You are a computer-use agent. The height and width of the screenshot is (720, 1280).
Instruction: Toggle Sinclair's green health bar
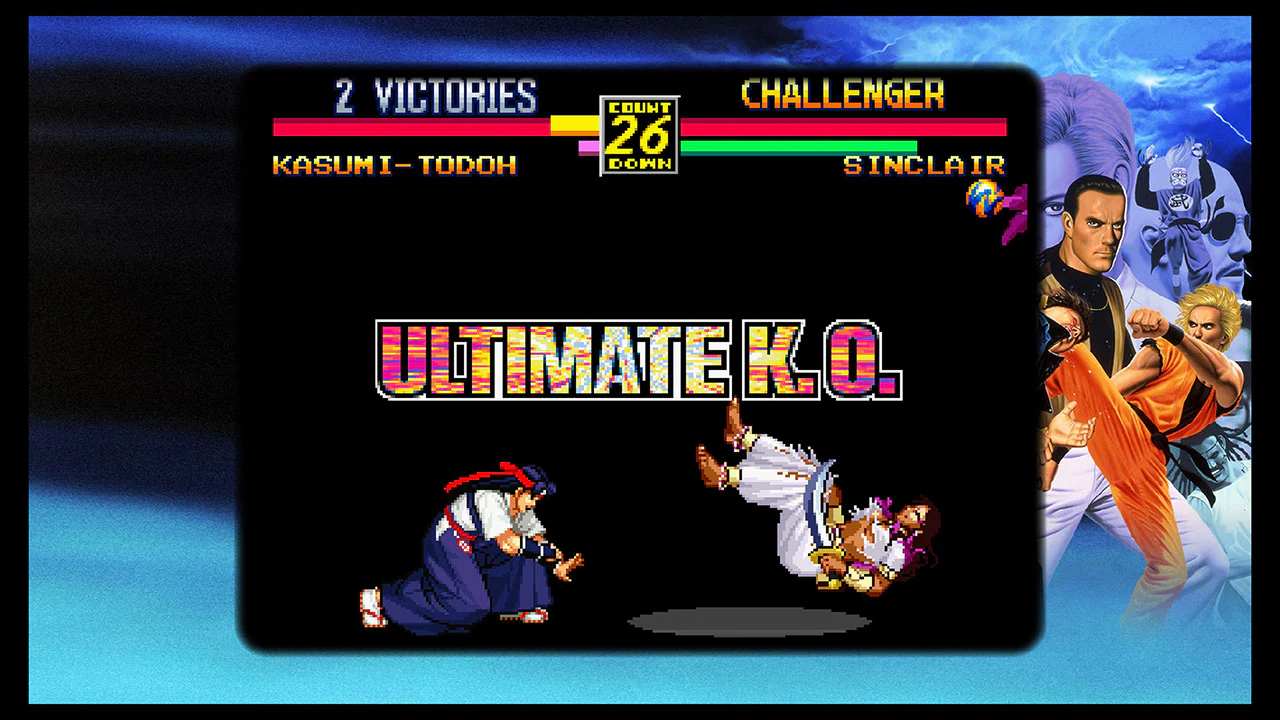point(800,147)
